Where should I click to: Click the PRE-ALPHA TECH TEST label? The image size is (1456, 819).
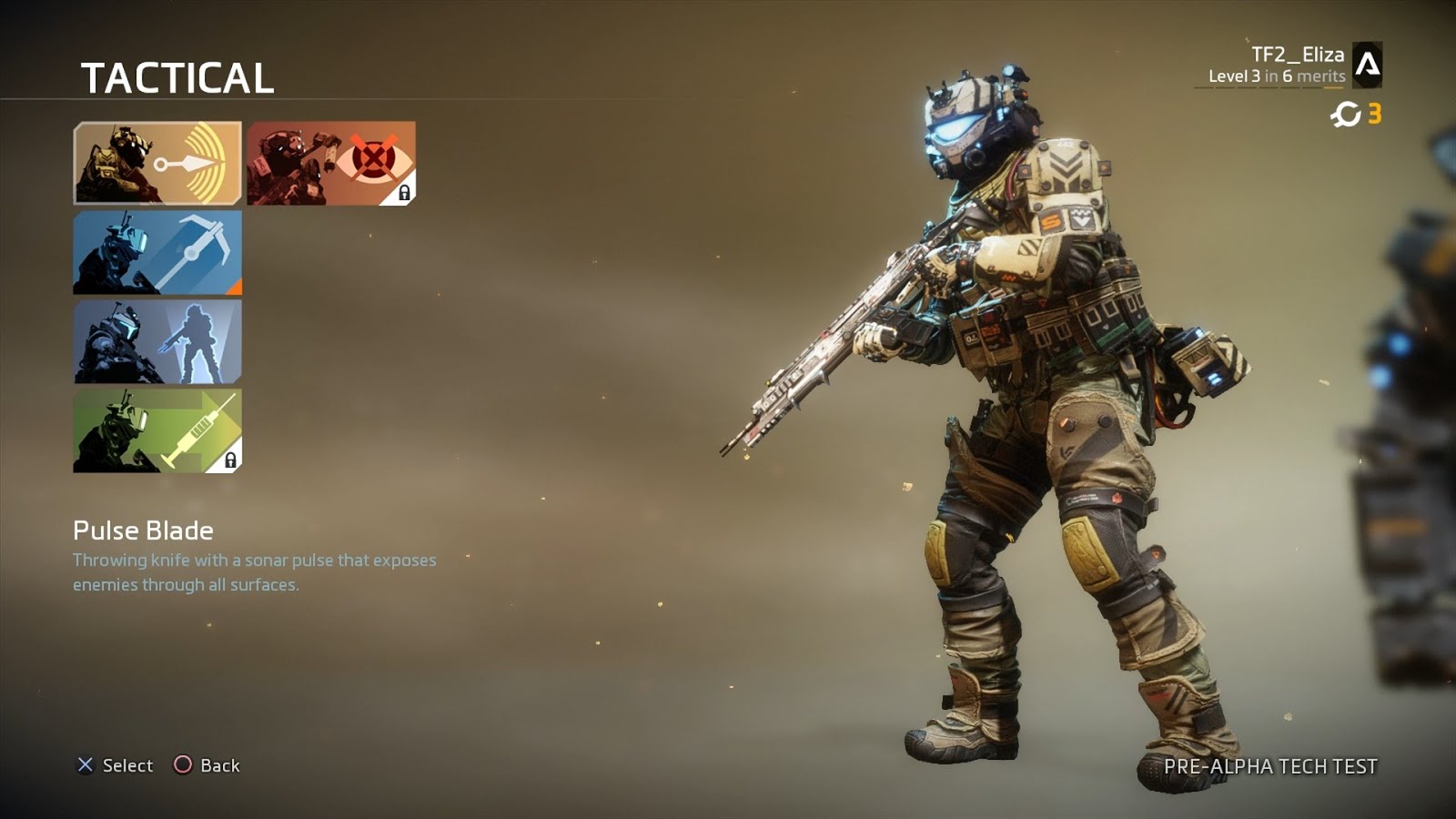(1269, 767)
